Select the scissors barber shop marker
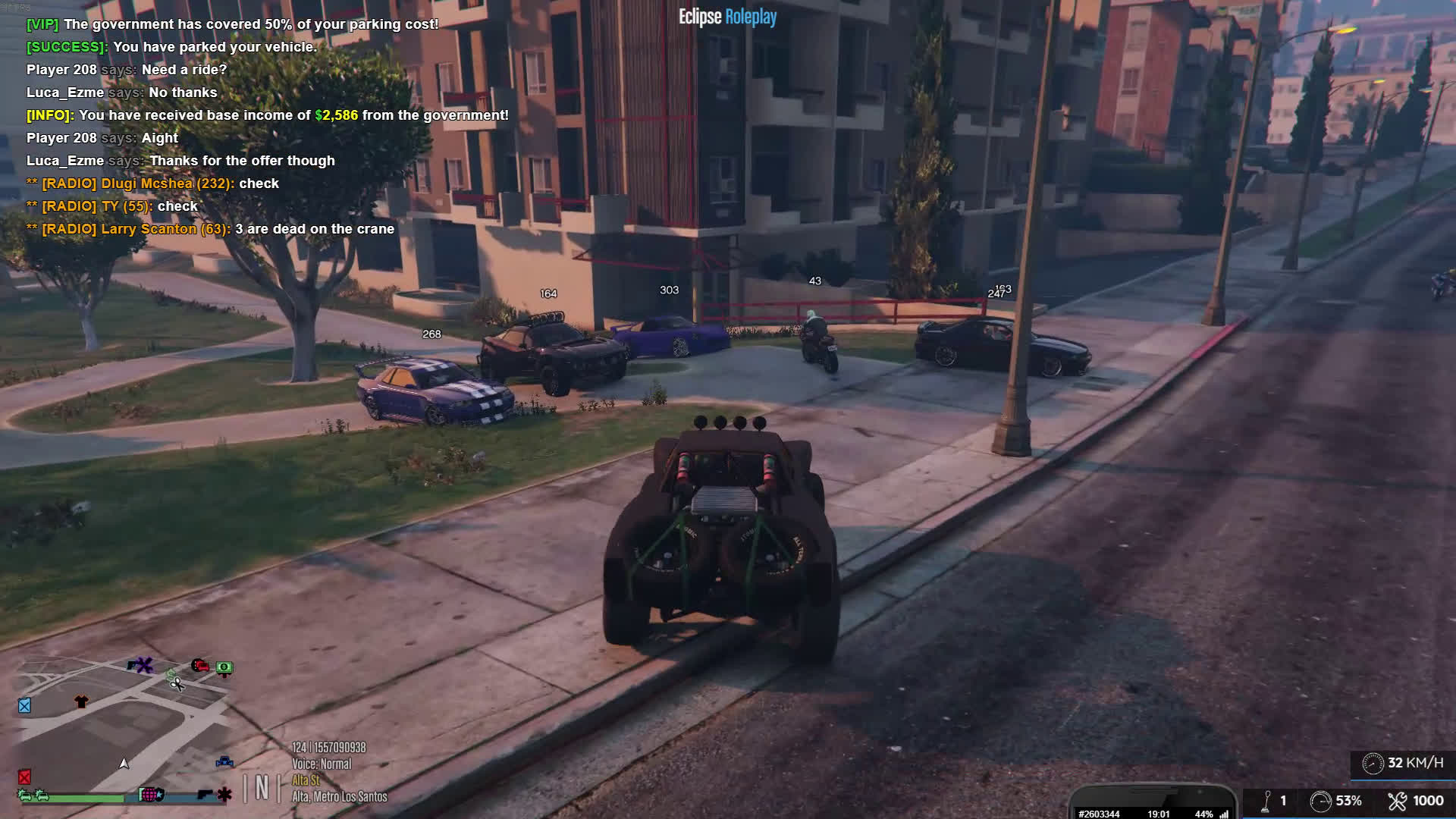The width and height of the screenshot is (1456, 819). [x=176, y=683]
